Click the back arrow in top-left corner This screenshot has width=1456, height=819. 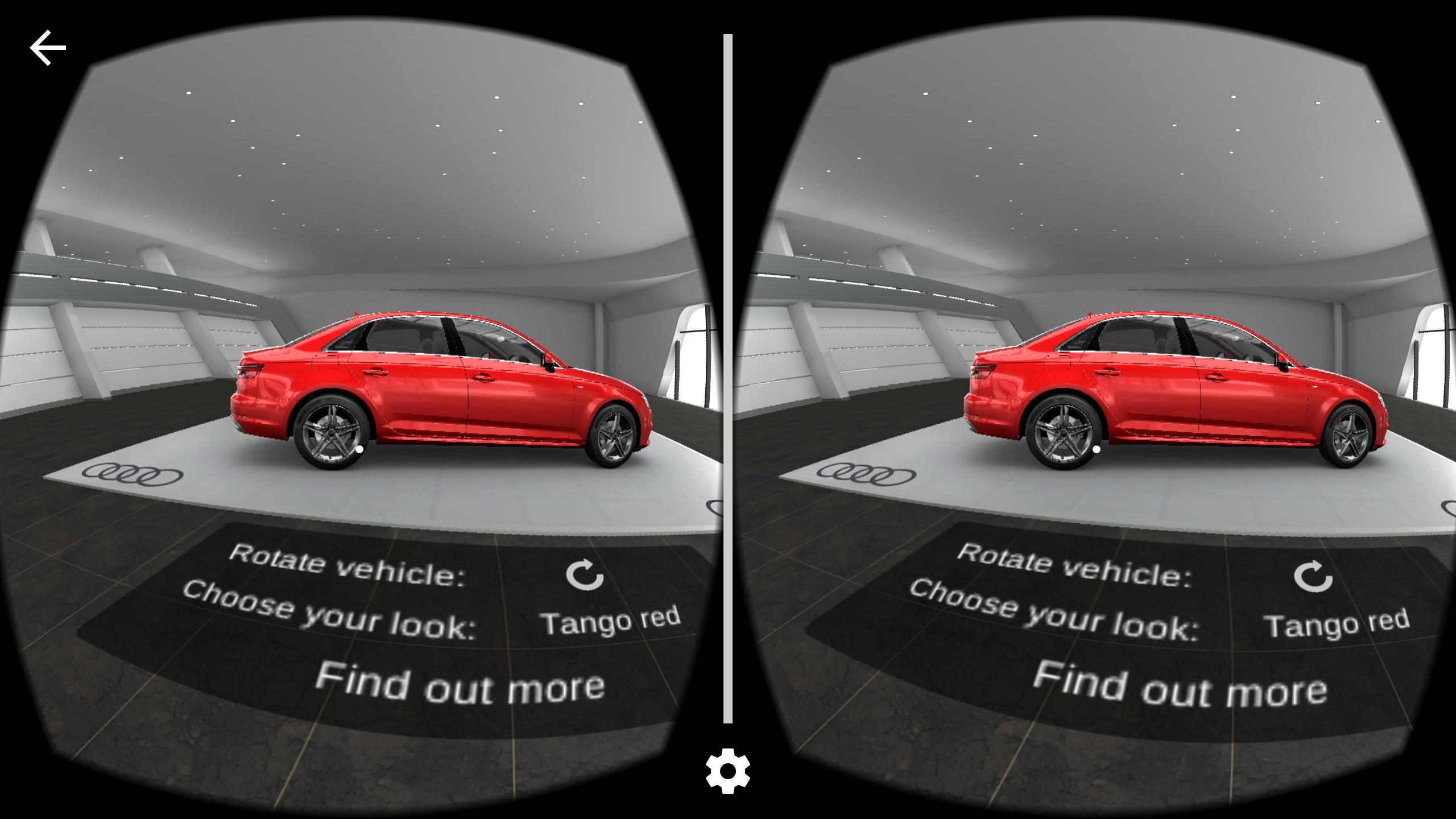point(48,47)
